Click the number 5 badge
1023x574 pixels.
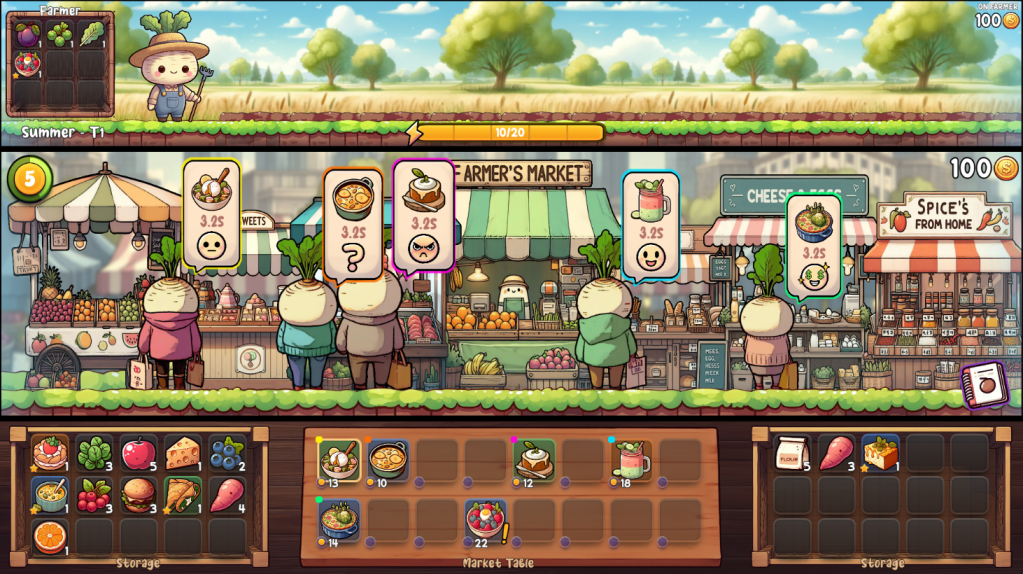tap(30, 179)
